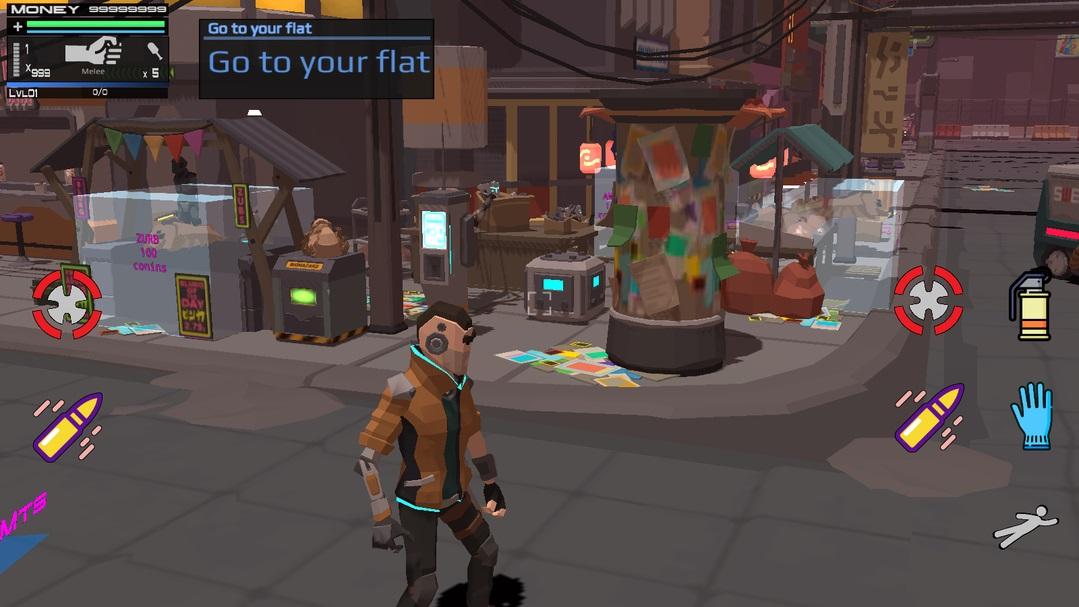Tap the right red crosshair aim button
Image resolution: width=1079 pixels, height=607 pixels.
point(928,299)
